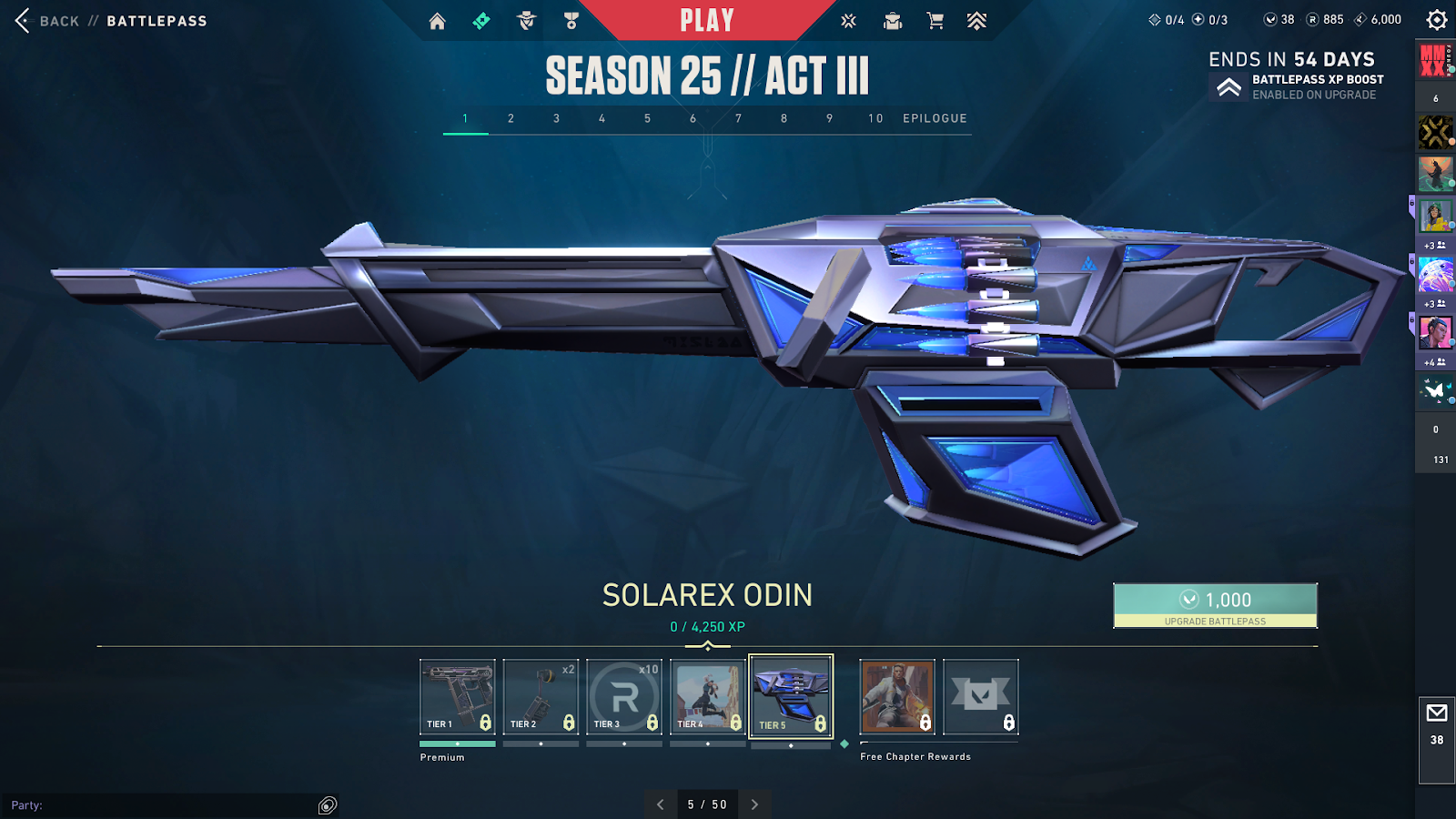The height and width of the screenshot is (819, 1456).
Task: Open the Epilogue chapter tab
Action: (x=935, y=118)
